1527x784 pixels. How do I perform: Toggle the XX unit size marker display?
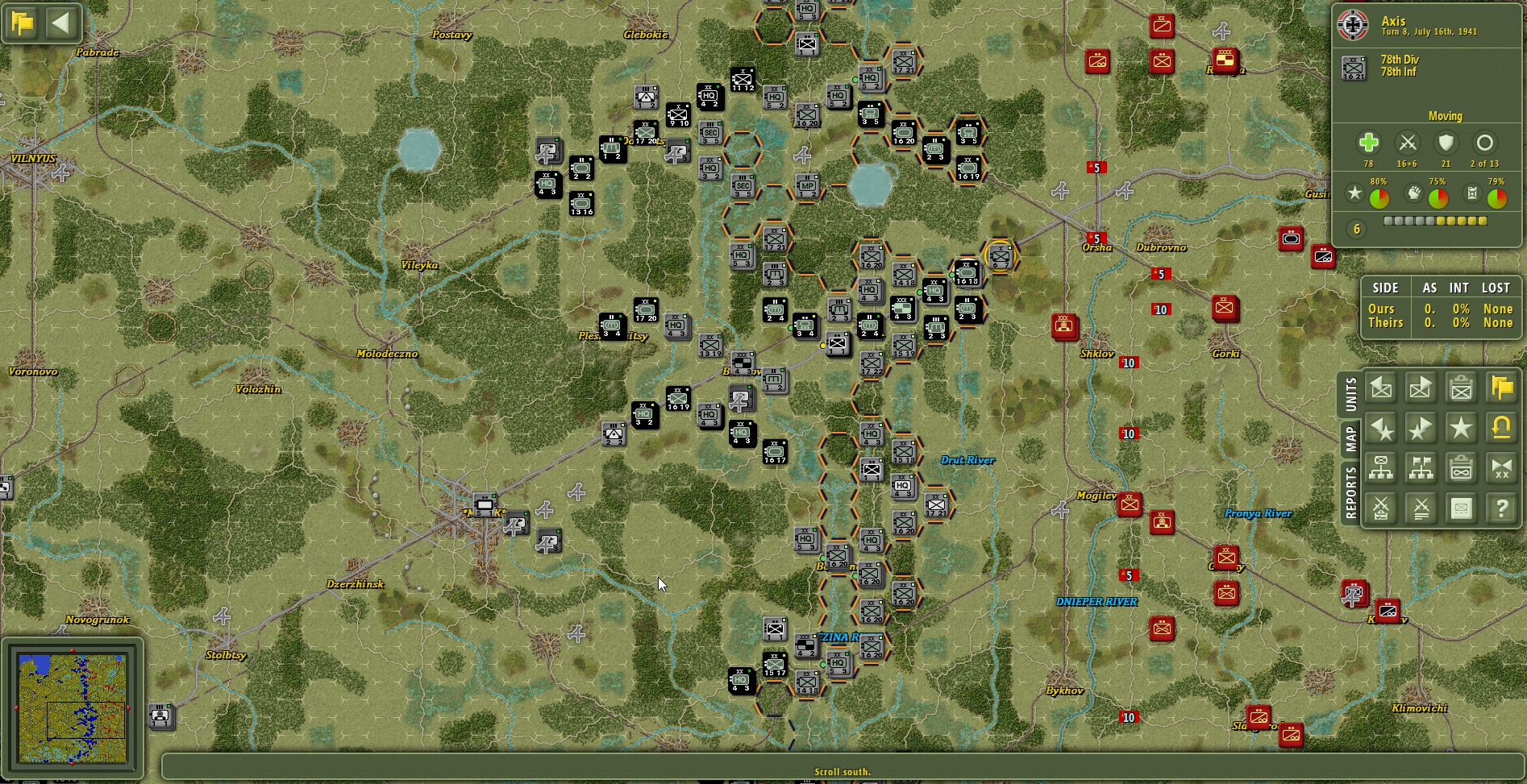click(x=1500, y=469)
